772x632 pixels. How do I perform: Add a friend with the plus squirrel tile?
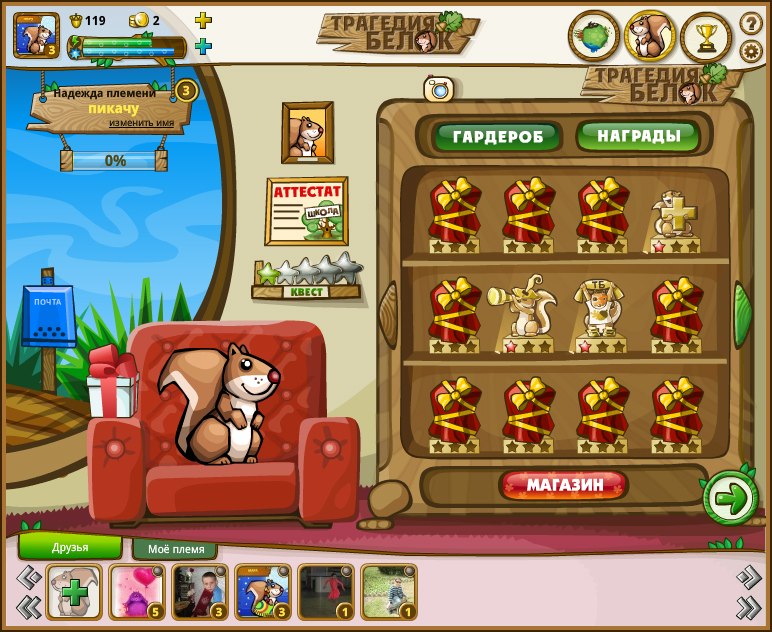(x=73, y=593)
